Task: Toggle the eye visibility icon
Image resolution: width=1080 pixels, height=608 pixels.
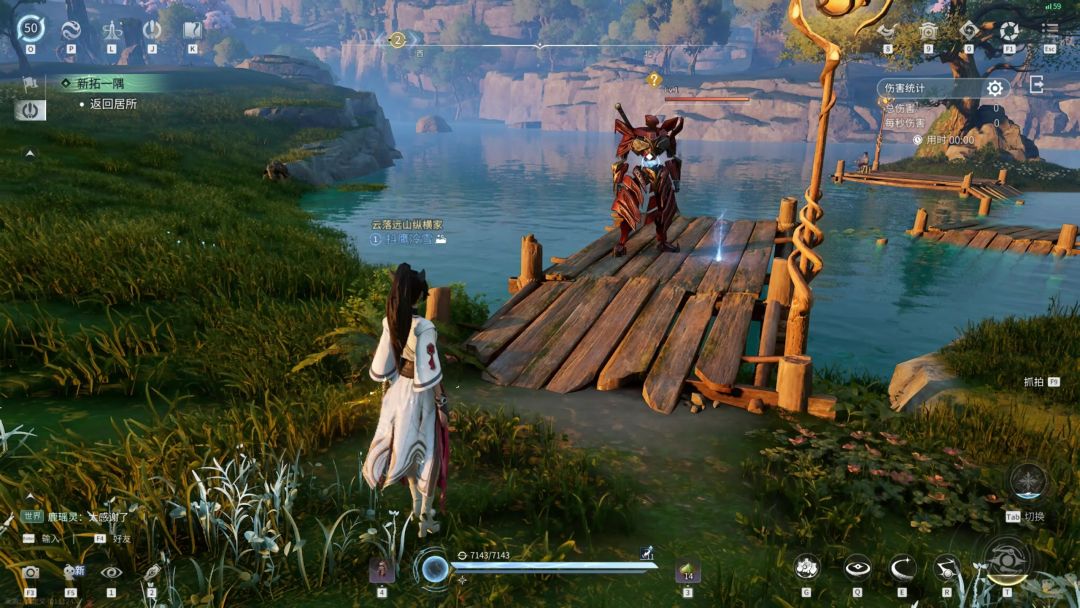Action: [111, 572]
